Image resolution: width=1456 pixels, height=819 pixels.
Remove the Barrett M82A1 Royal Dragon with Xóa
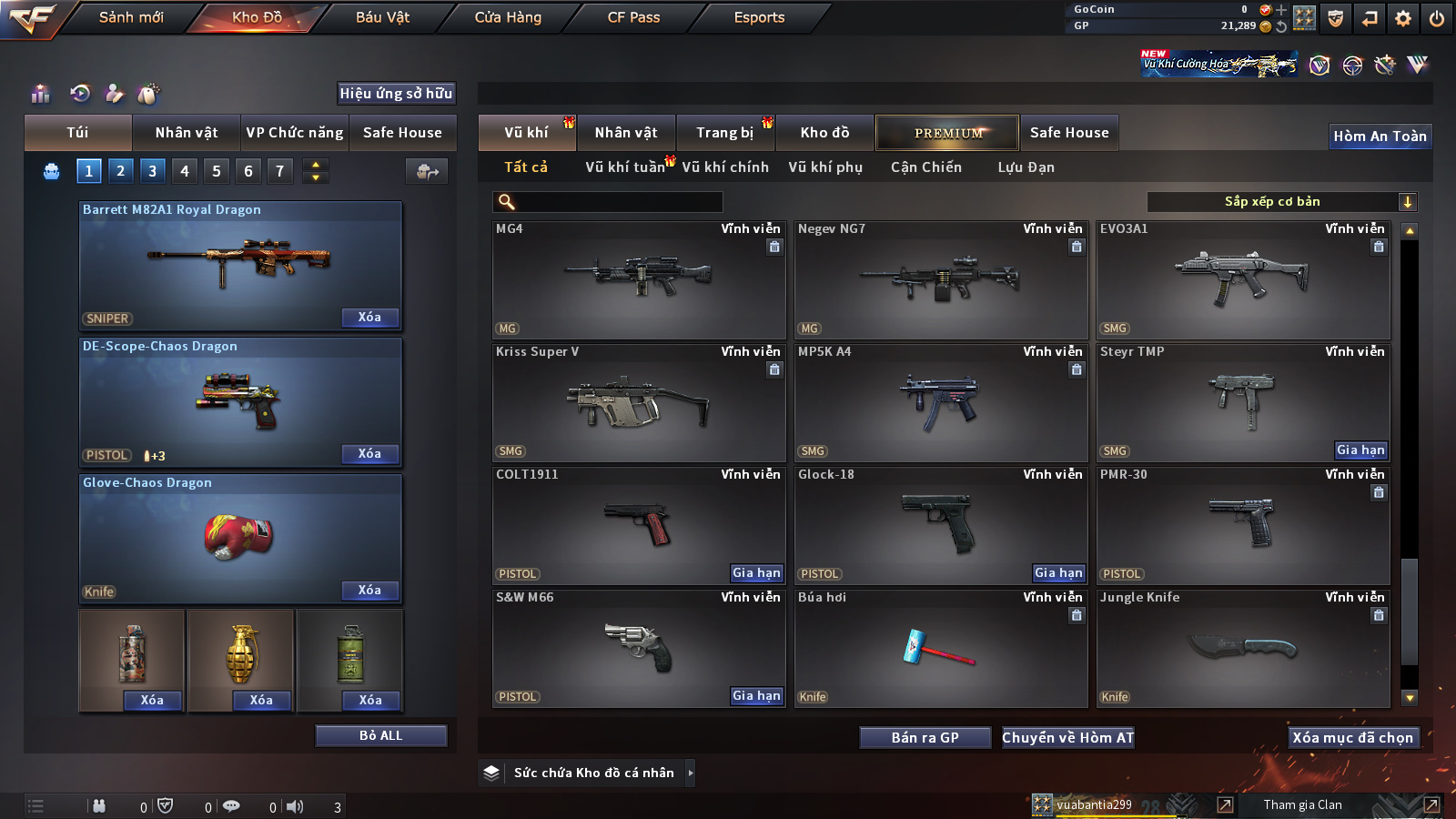[369, 318]
